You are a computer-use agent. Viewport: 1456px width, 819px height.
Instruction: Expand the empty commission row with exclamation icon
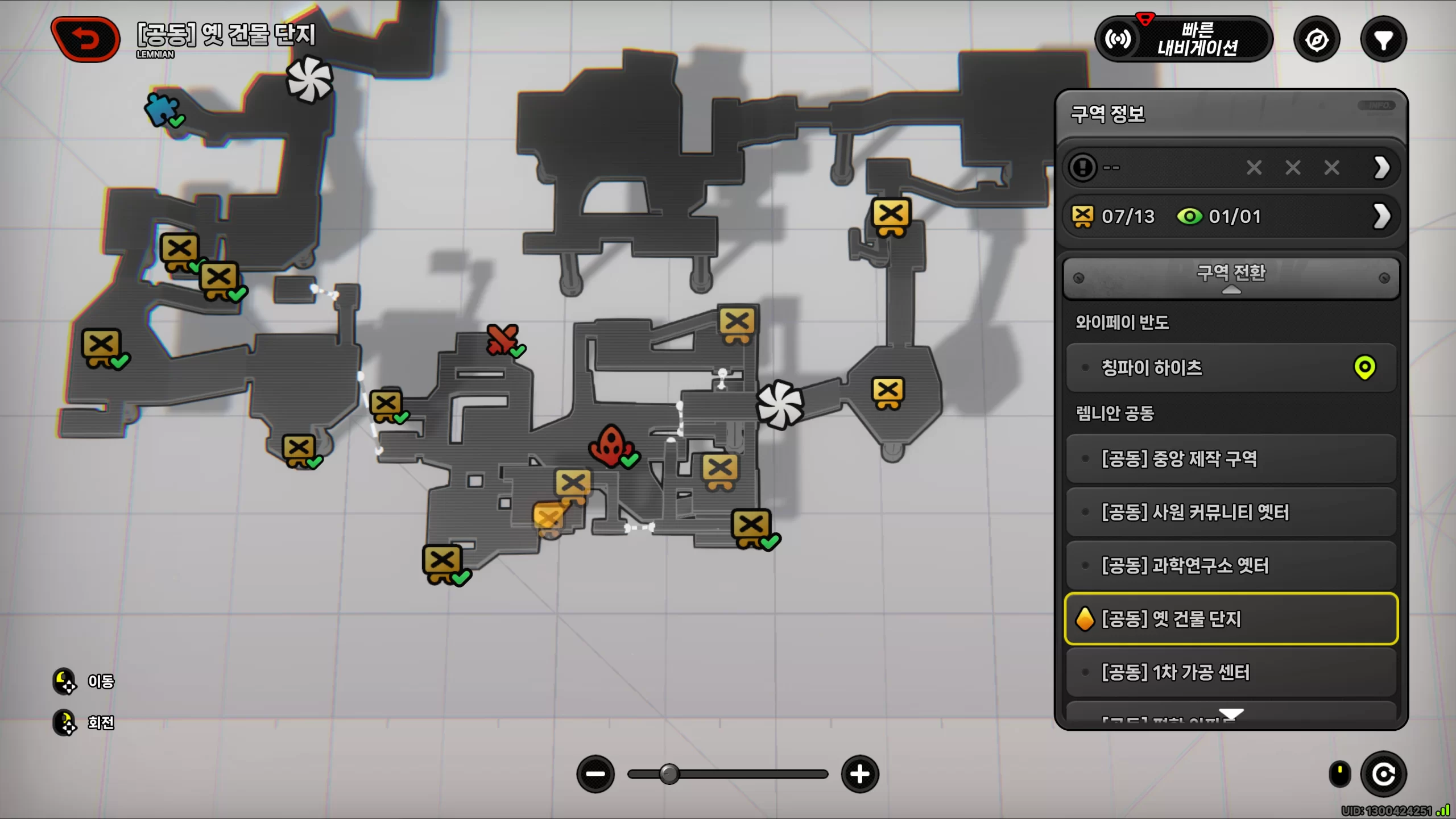click(x=1381, y=167)
